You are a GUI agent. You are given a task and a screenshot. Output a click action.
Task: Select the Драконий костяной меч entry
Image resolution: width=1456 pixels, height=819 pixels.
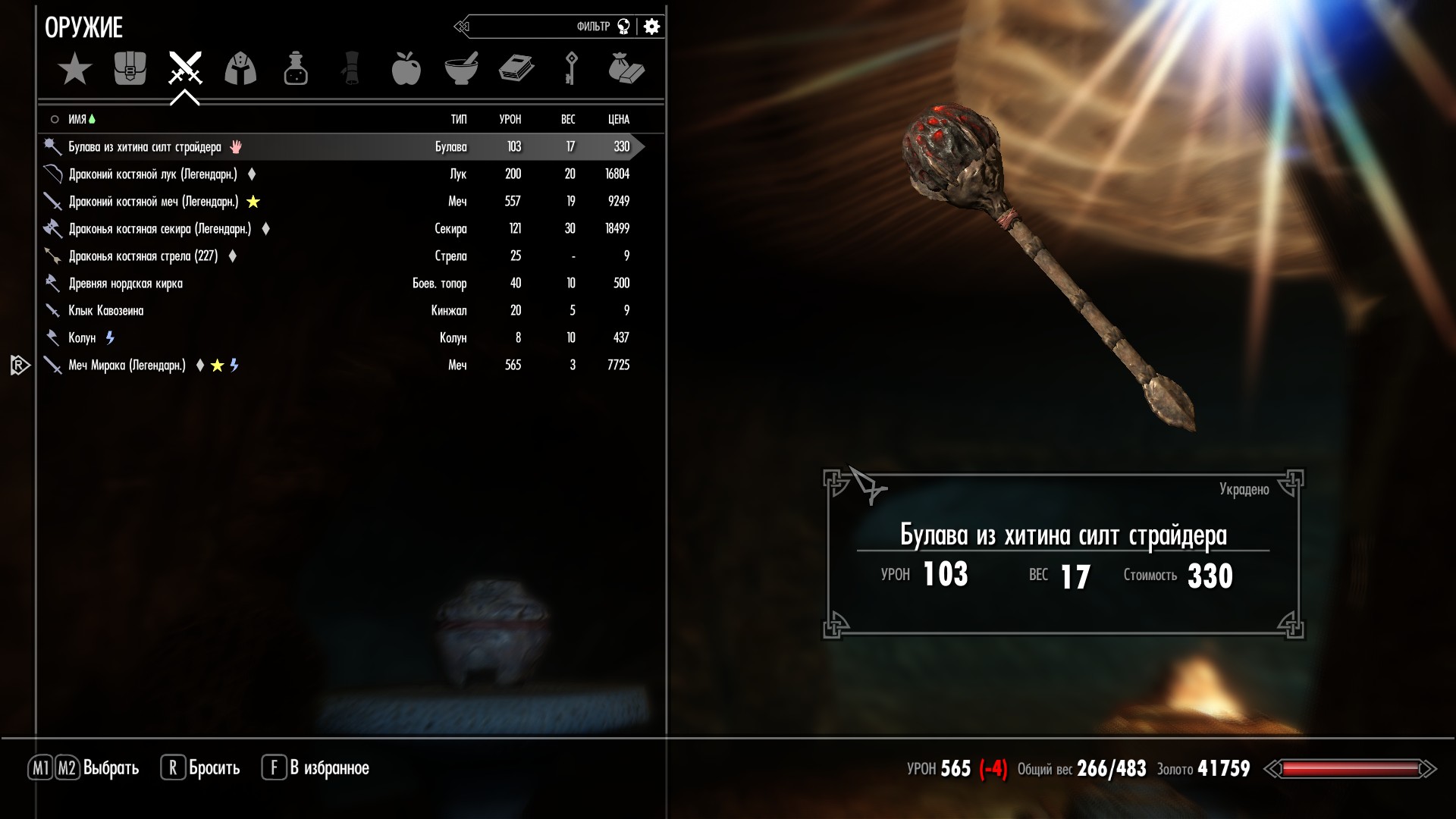(x=153, y=202)
